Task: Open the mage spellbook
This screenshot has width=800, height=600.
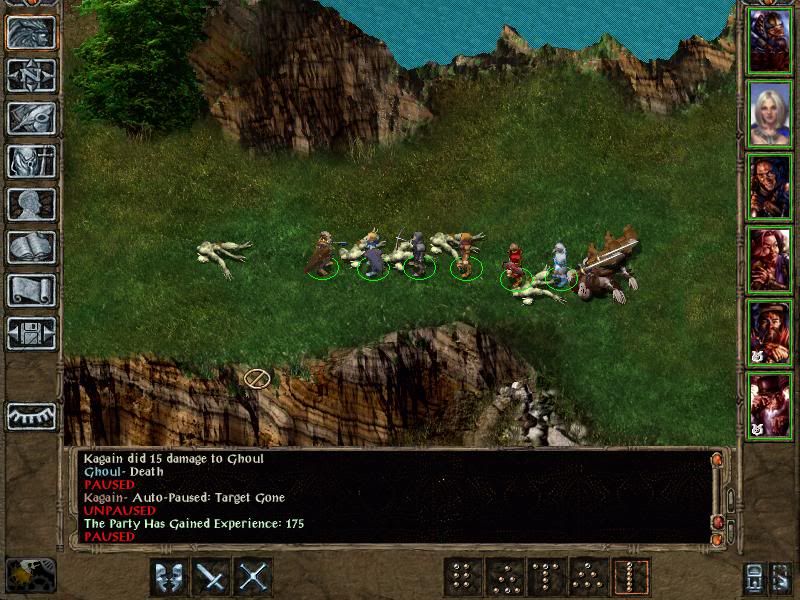Action: (31, 247)
